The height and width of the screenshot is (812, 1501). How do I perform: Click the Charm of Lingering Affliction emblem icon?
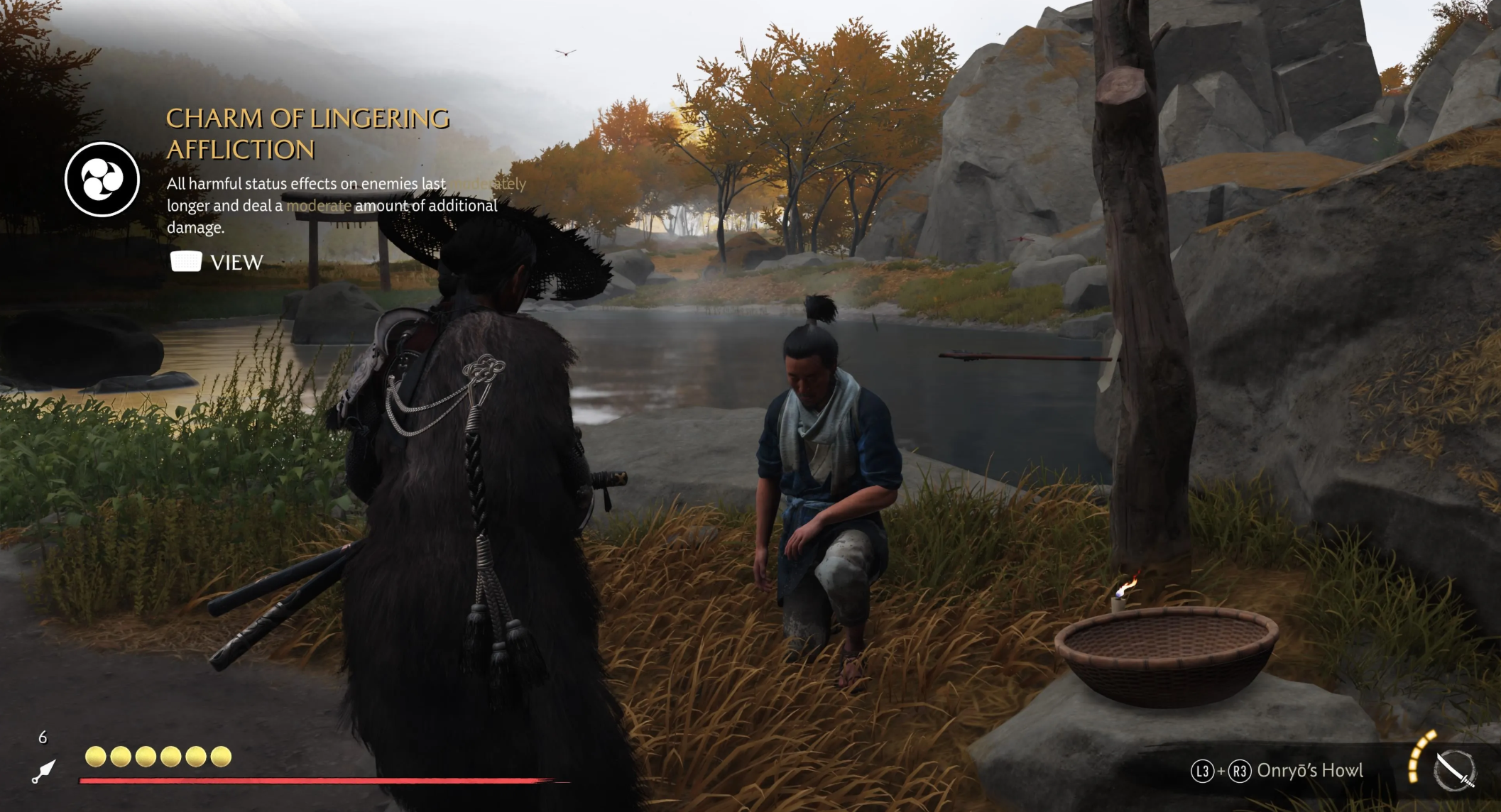(102, 179)
